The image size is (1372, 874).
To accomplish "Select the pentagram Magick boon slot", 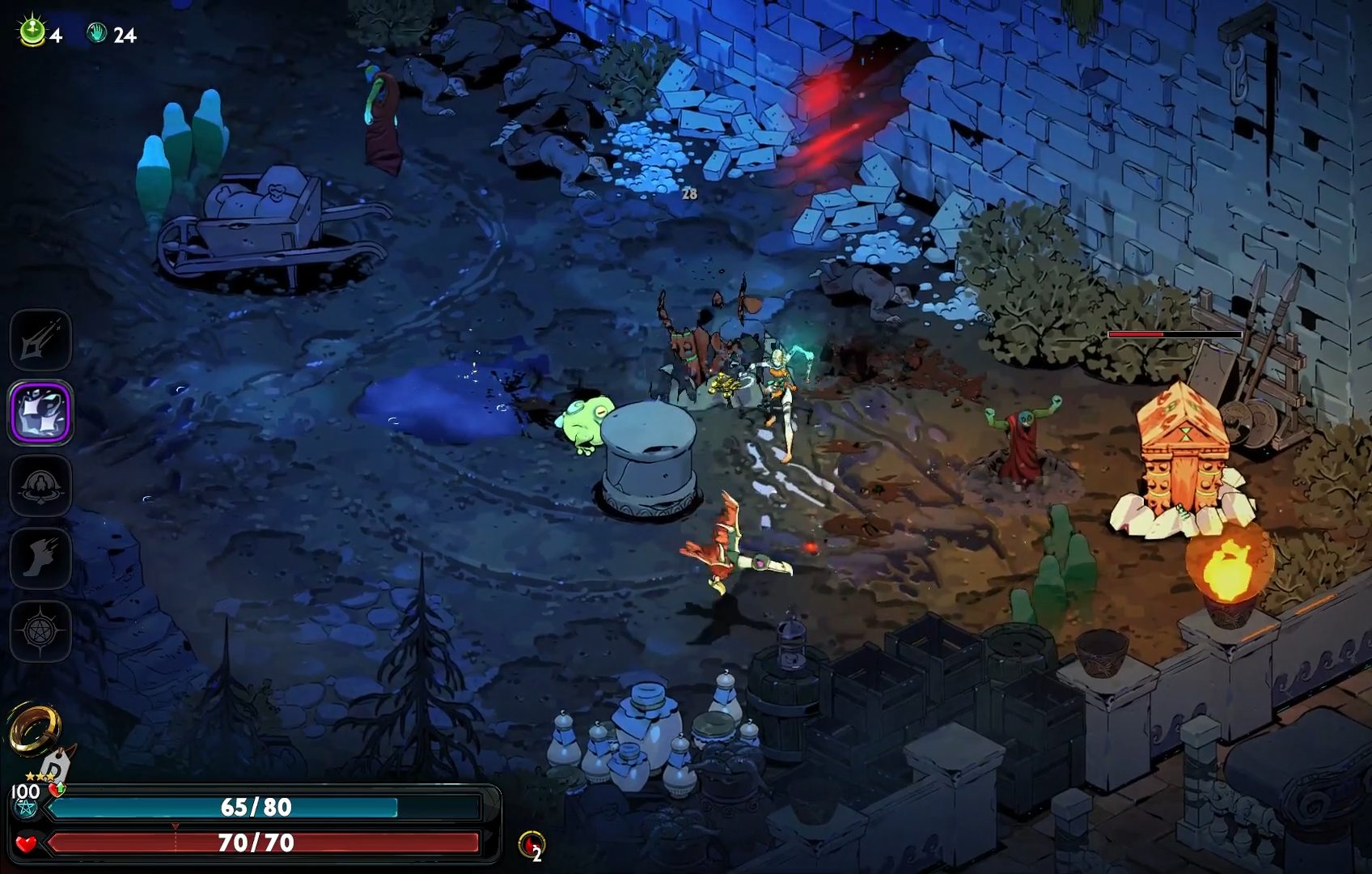I will [40, 631].
